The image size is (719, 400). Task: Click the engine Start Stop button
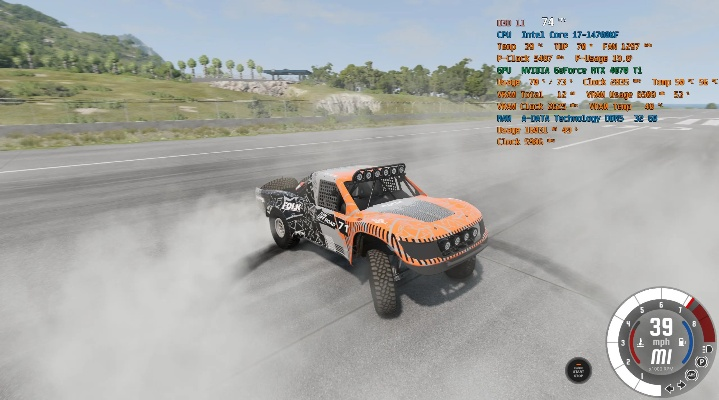[x=577, y=369]
